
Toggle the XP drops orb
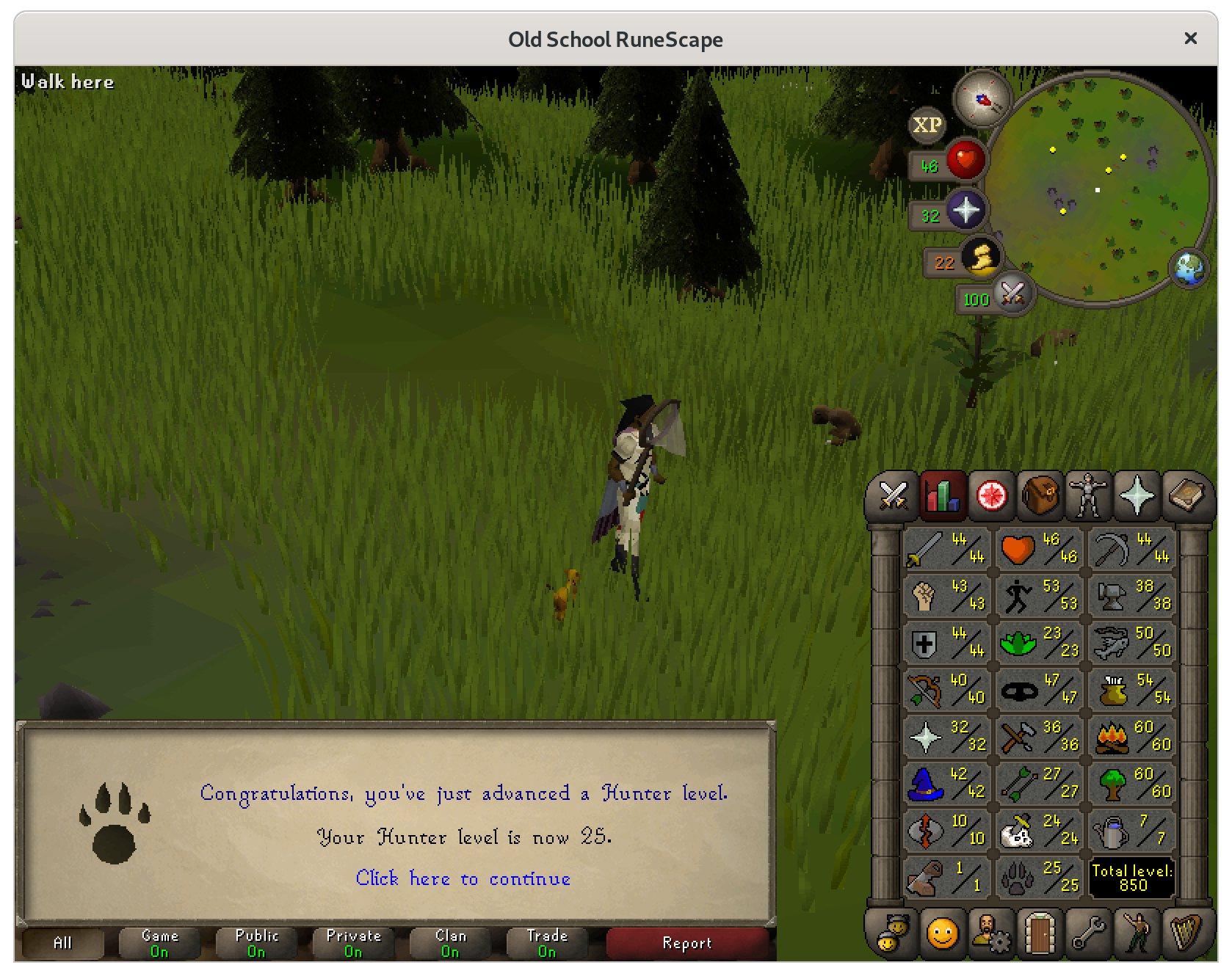(x=927, y=125)
